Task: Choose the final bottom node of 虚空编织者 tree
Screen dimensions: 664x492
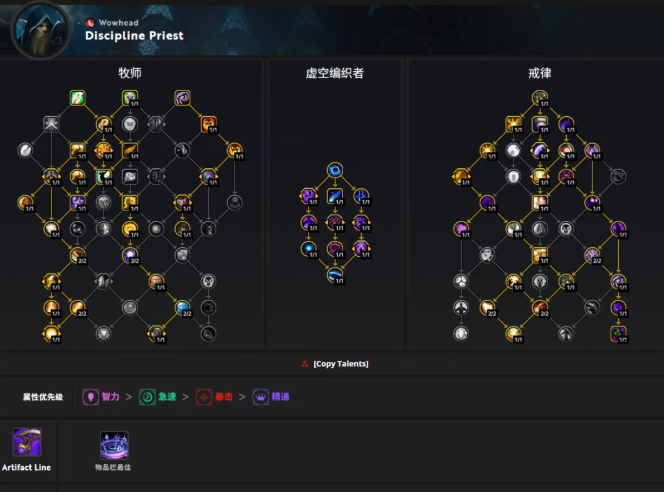Action: pos(336,275)
